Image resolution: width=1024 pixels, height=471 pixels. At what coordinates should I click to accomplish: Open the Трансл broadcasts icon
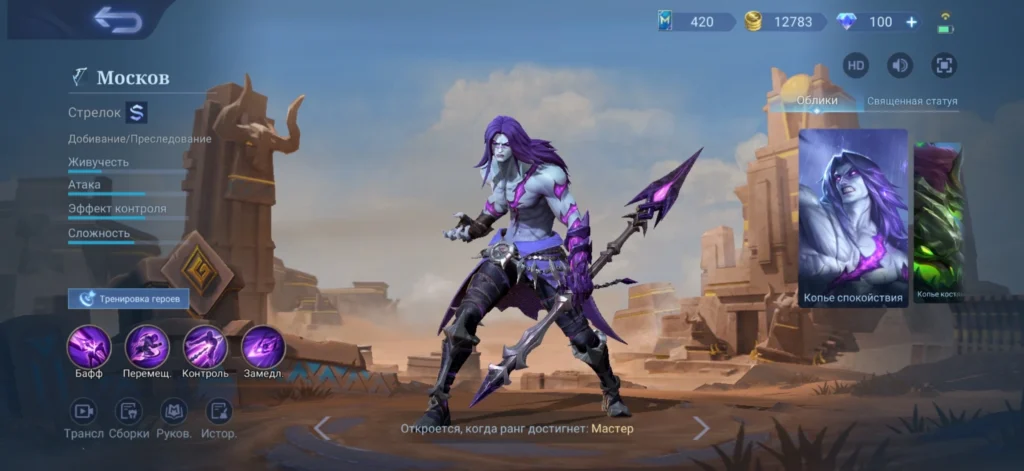[x=84, y=411]
